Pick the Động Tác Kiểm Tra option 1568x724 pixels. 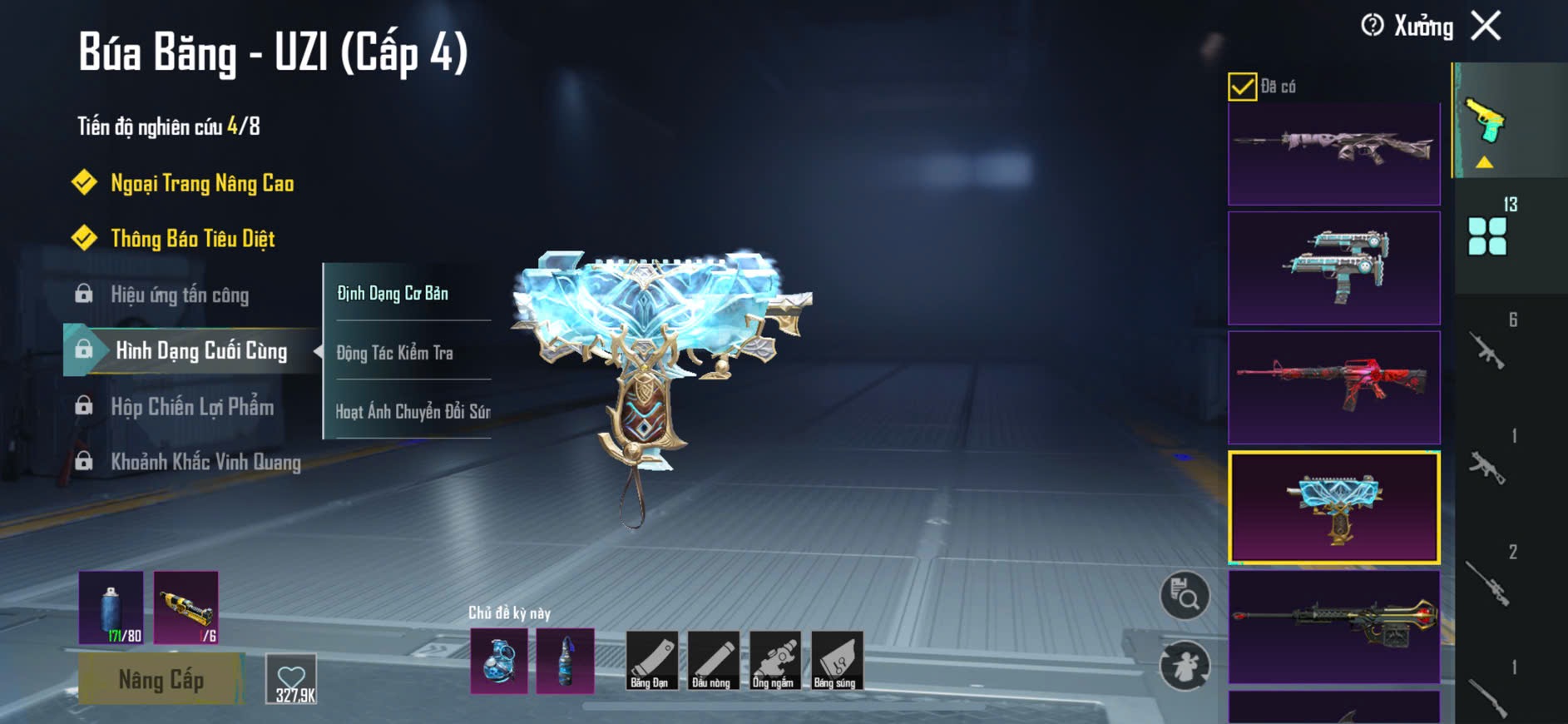coord(395,353)
